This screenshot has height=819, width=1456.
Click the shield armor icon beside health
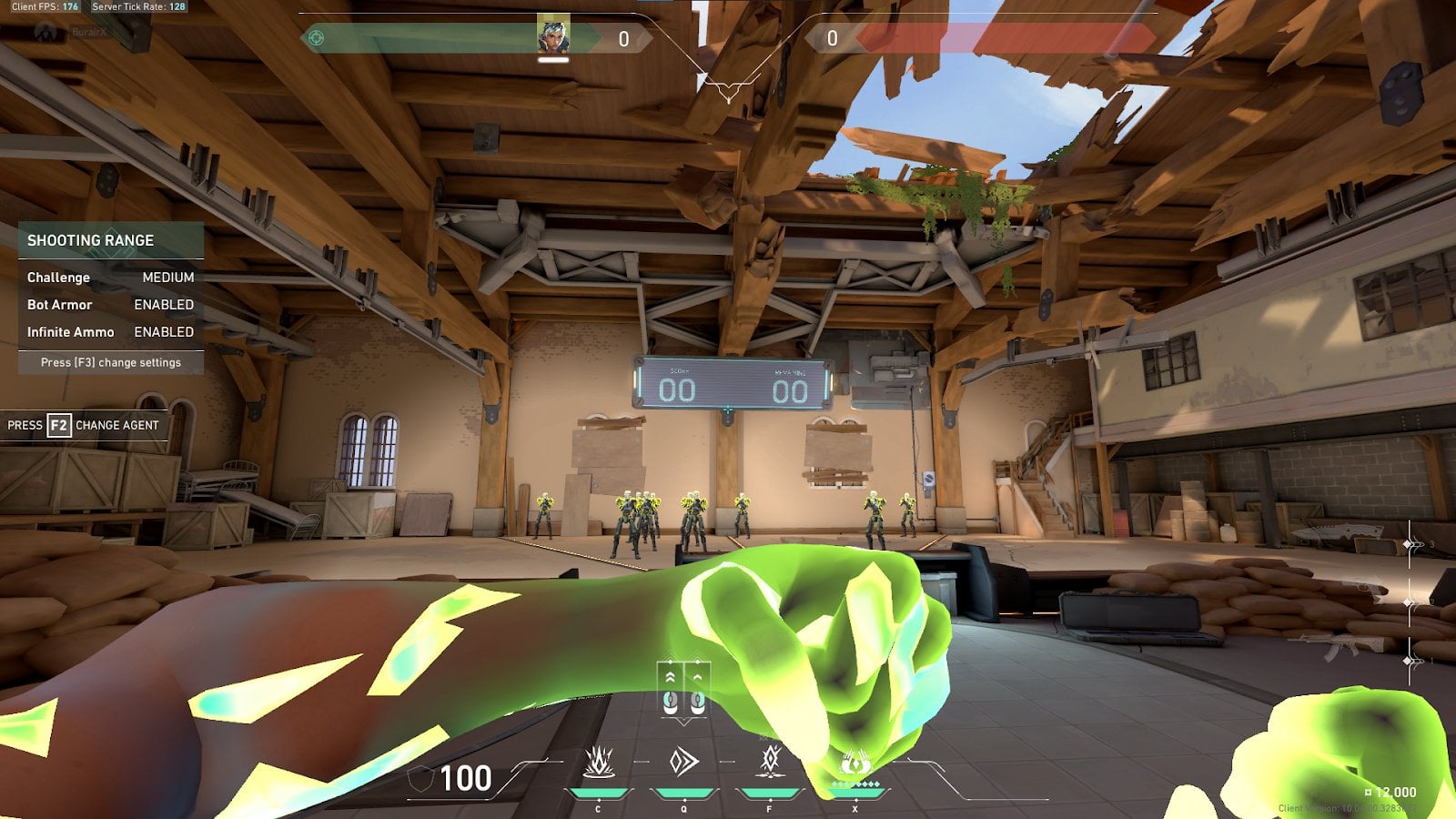[x=420, y=780]
